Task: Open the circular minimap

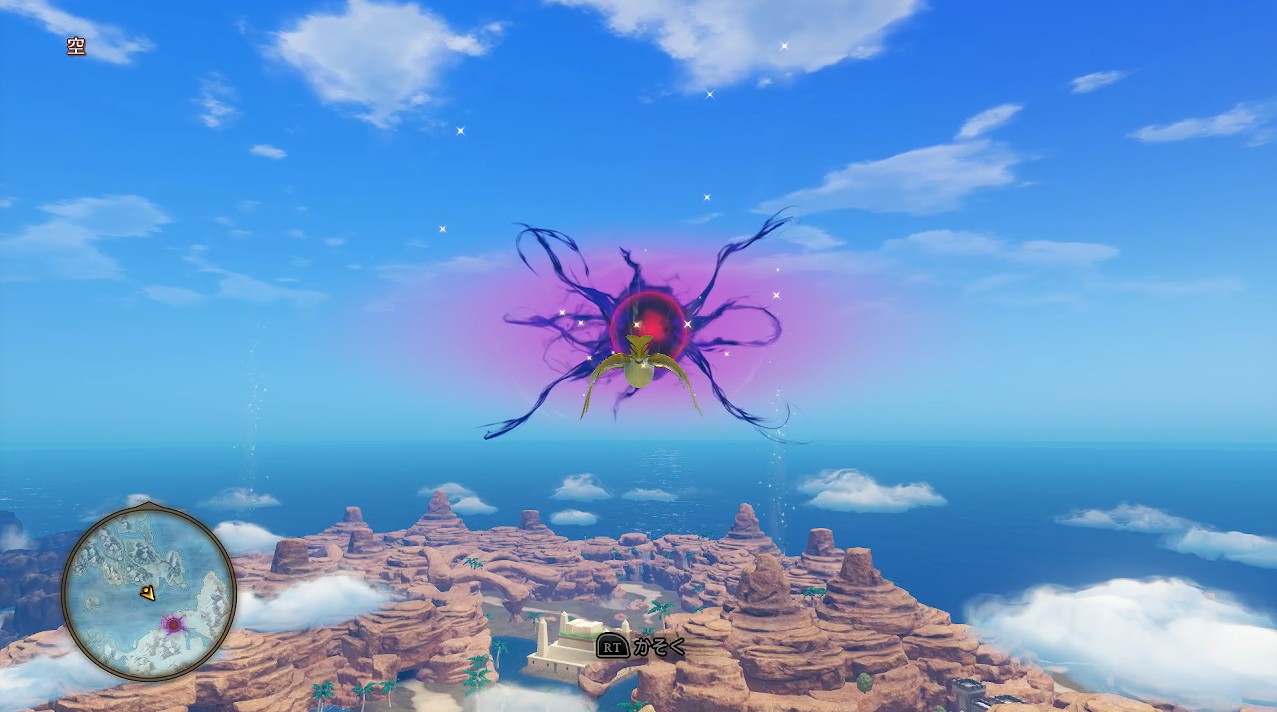Action: click(149, 592)
